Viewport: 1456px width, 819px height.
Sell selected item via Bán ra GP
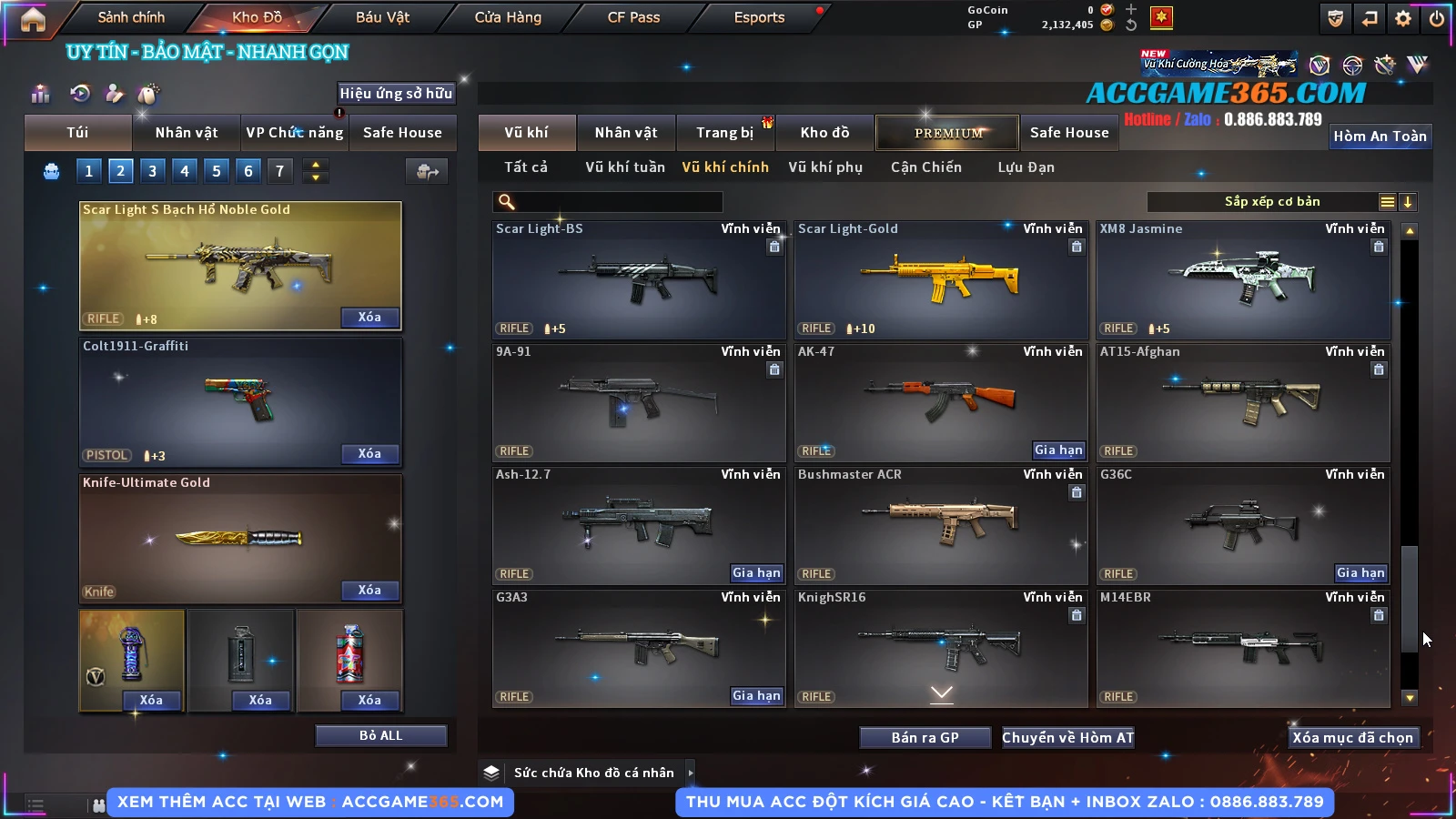(925, 737)
